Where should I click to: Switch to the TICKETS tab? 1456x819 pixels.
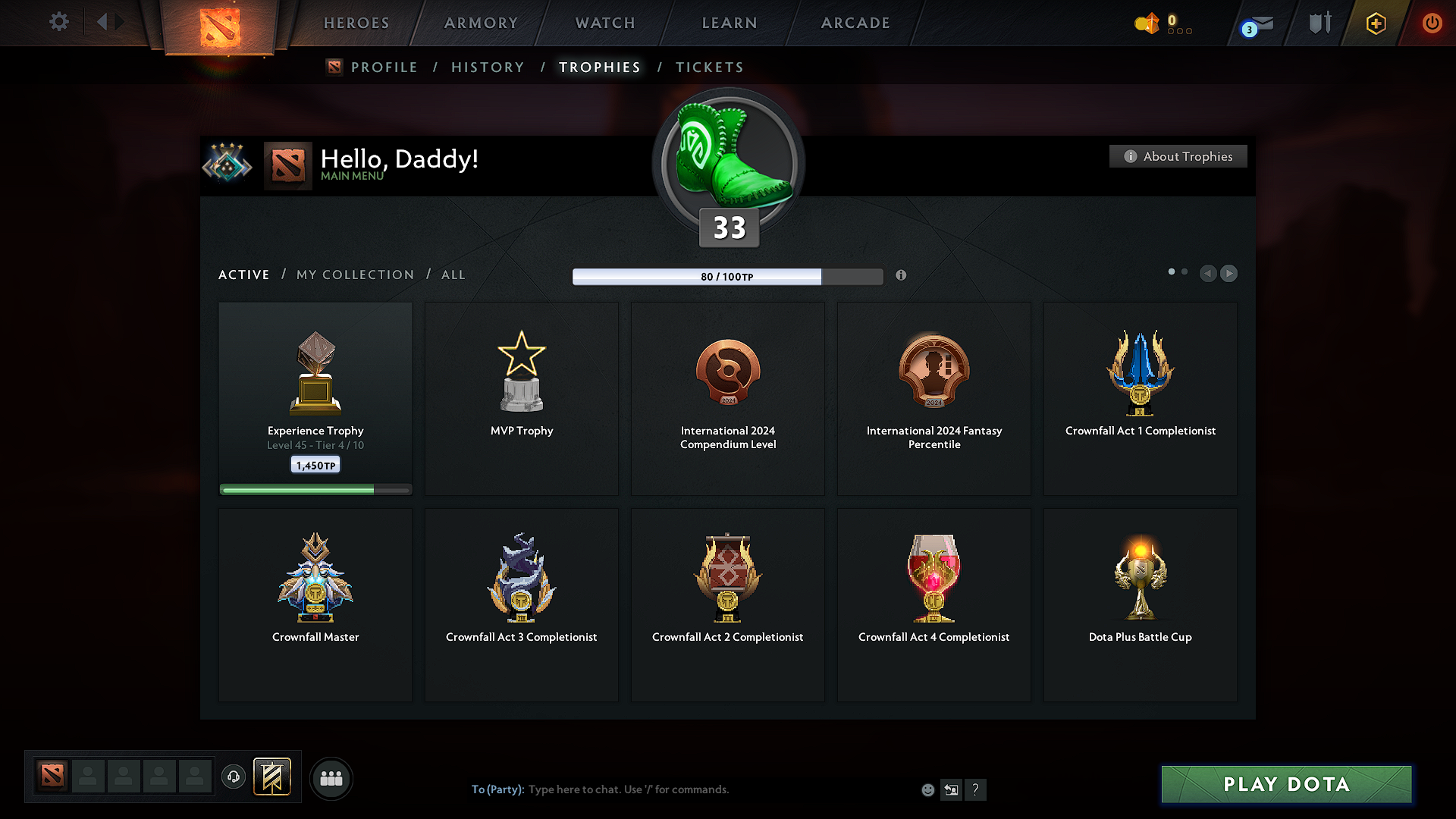[709, 67]
